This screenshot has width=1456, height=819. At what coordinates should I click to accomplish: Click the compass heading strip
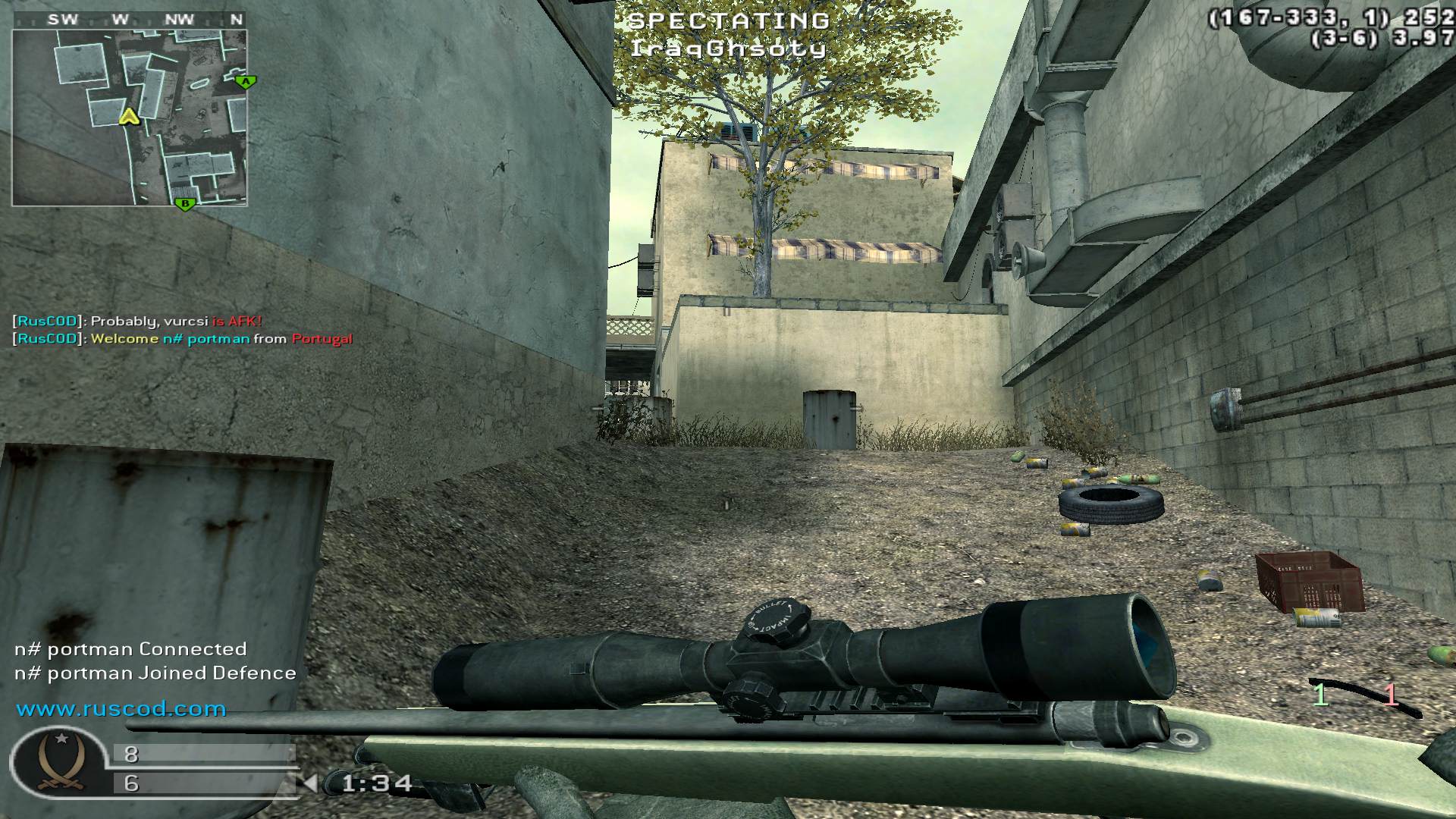pos(129,20)
